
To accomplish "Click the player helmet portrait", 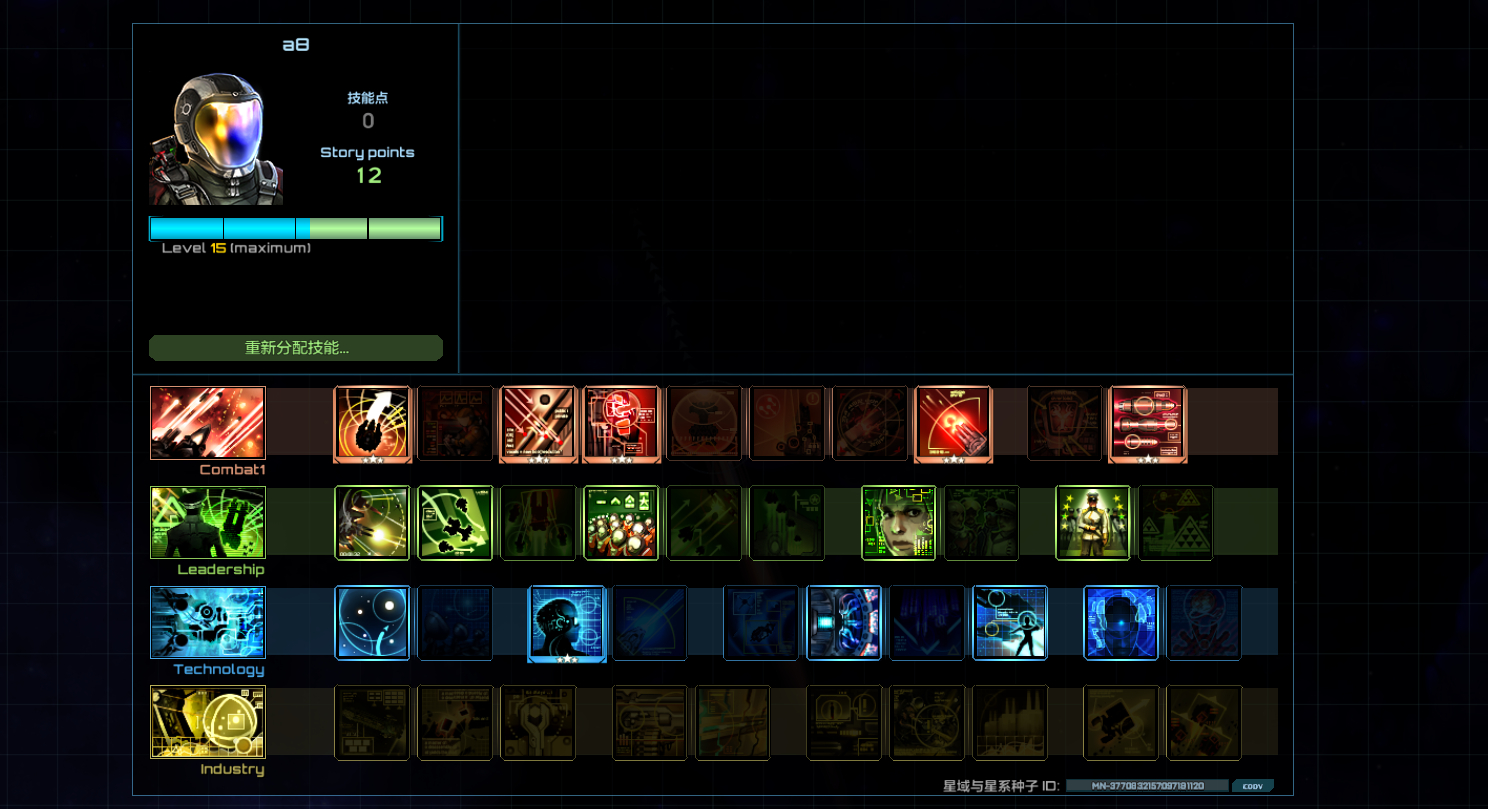I will tap(216, 138).
